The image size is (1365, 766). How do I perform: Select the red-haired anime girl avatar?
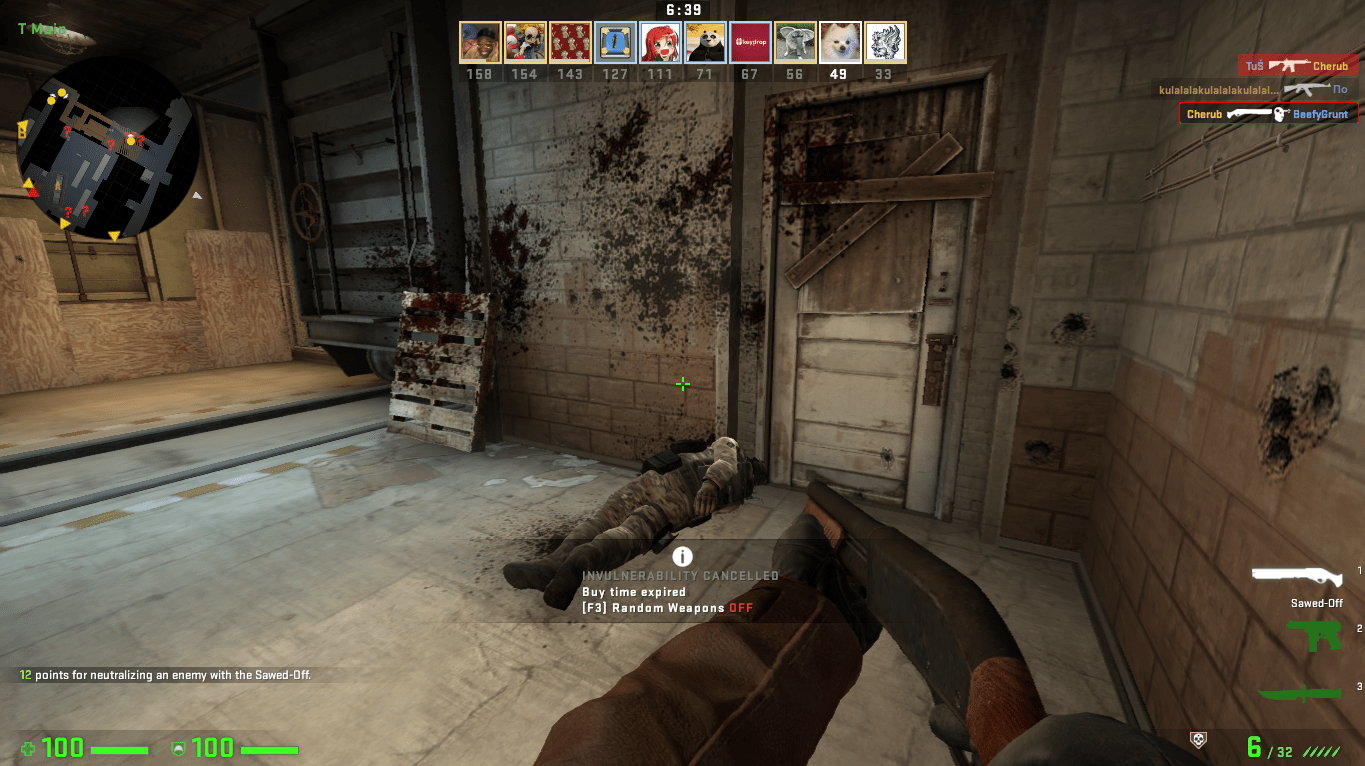[x=660, y=43]
